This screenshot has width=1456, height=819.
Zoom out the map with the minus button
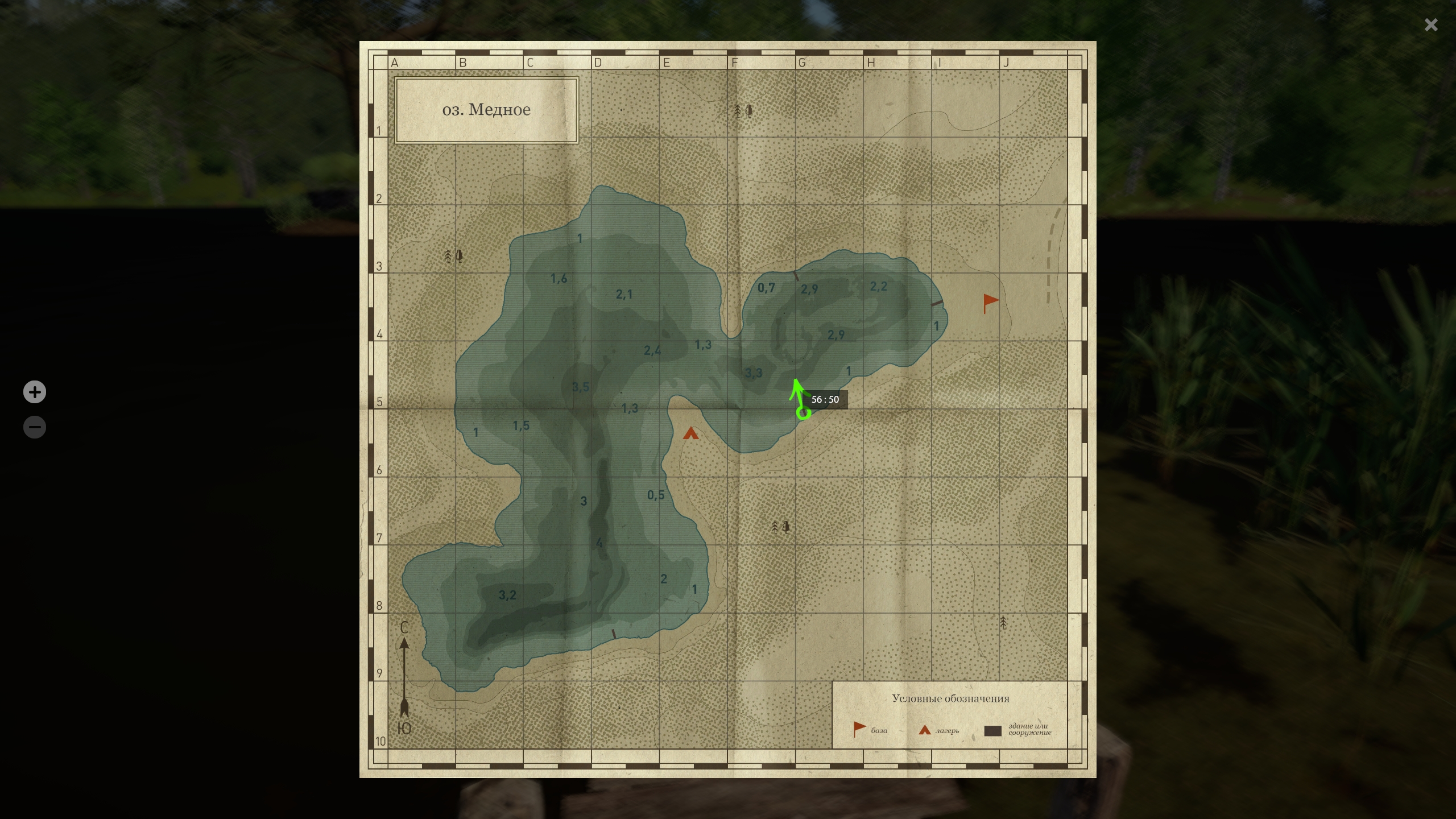coord(35,427)
